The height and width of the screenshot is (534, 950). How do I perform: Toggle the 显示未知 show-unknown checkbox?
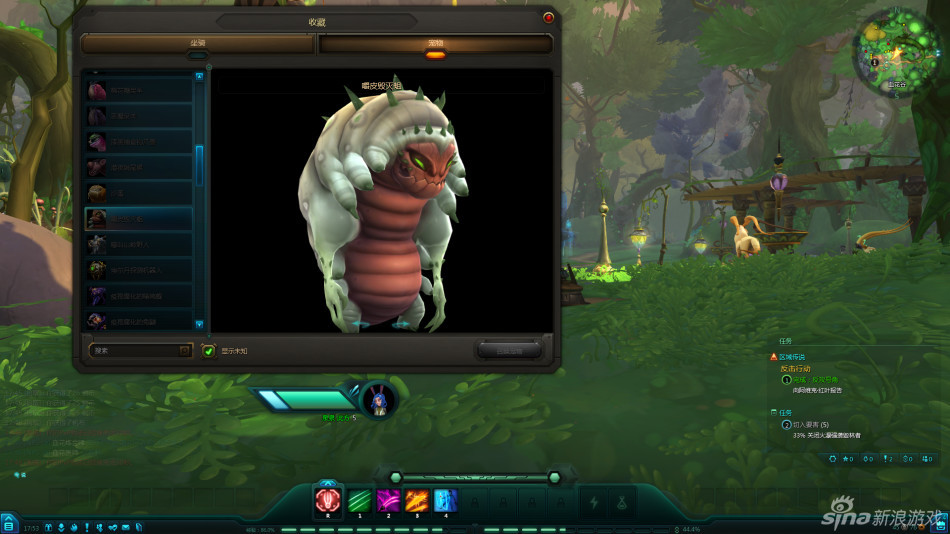tap(209, 351)
